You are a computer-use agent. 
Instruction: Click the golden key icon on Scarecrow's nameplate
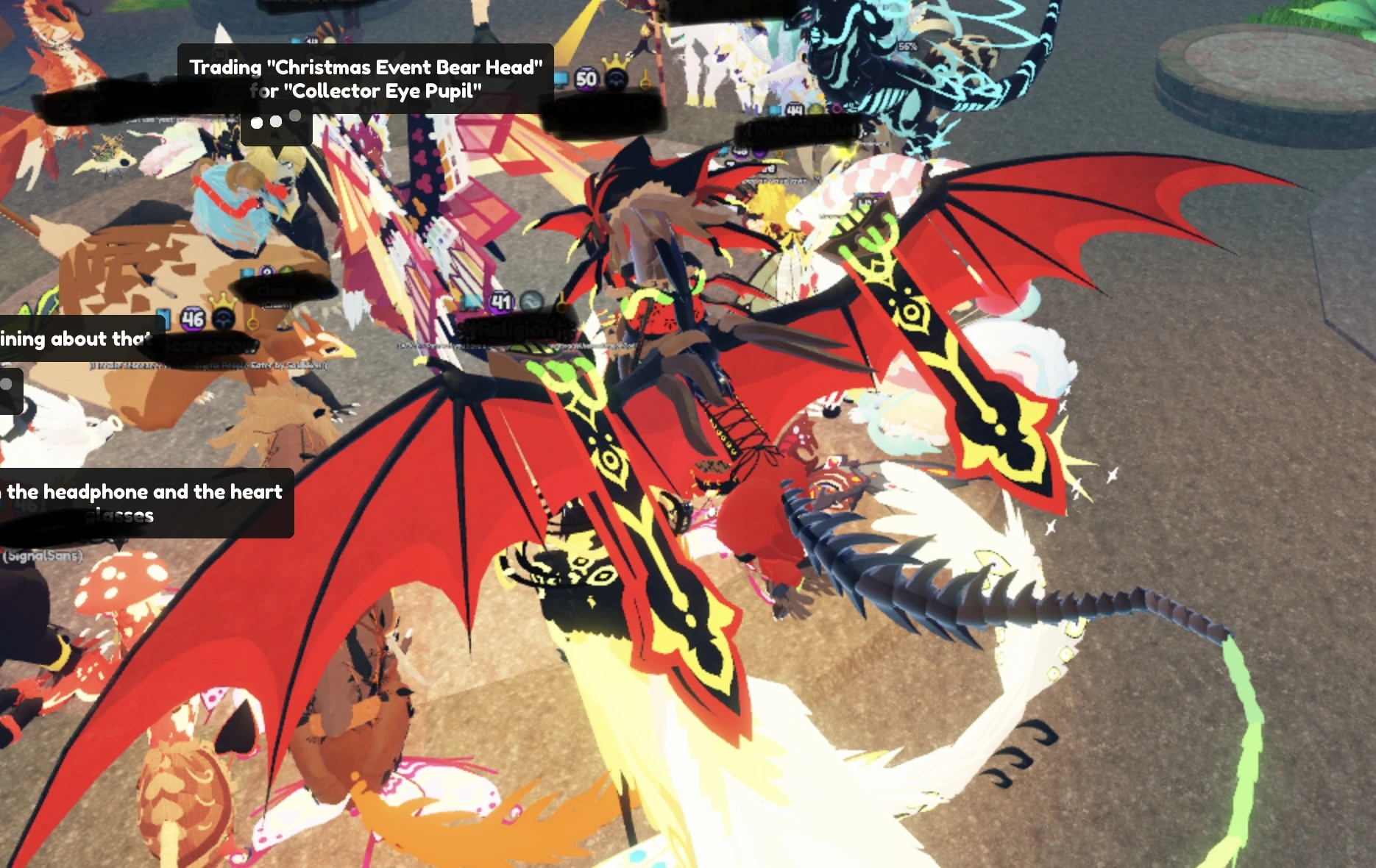tap(253, 319)
